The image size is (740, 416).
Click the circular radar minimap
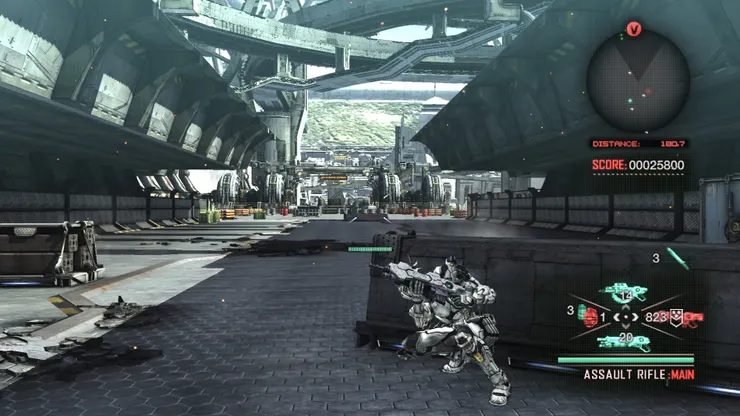click(x=637, y=79)
